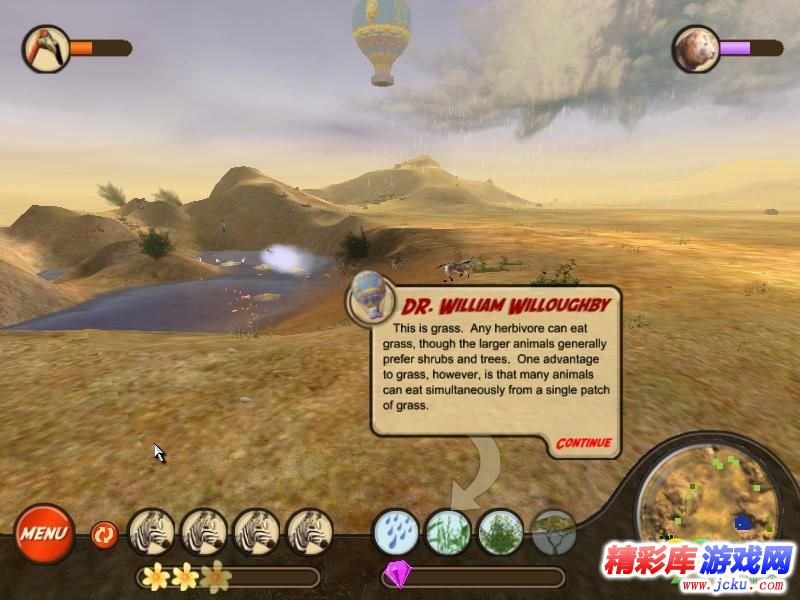Choose the grass planting icon

click(x=448, y=532)
